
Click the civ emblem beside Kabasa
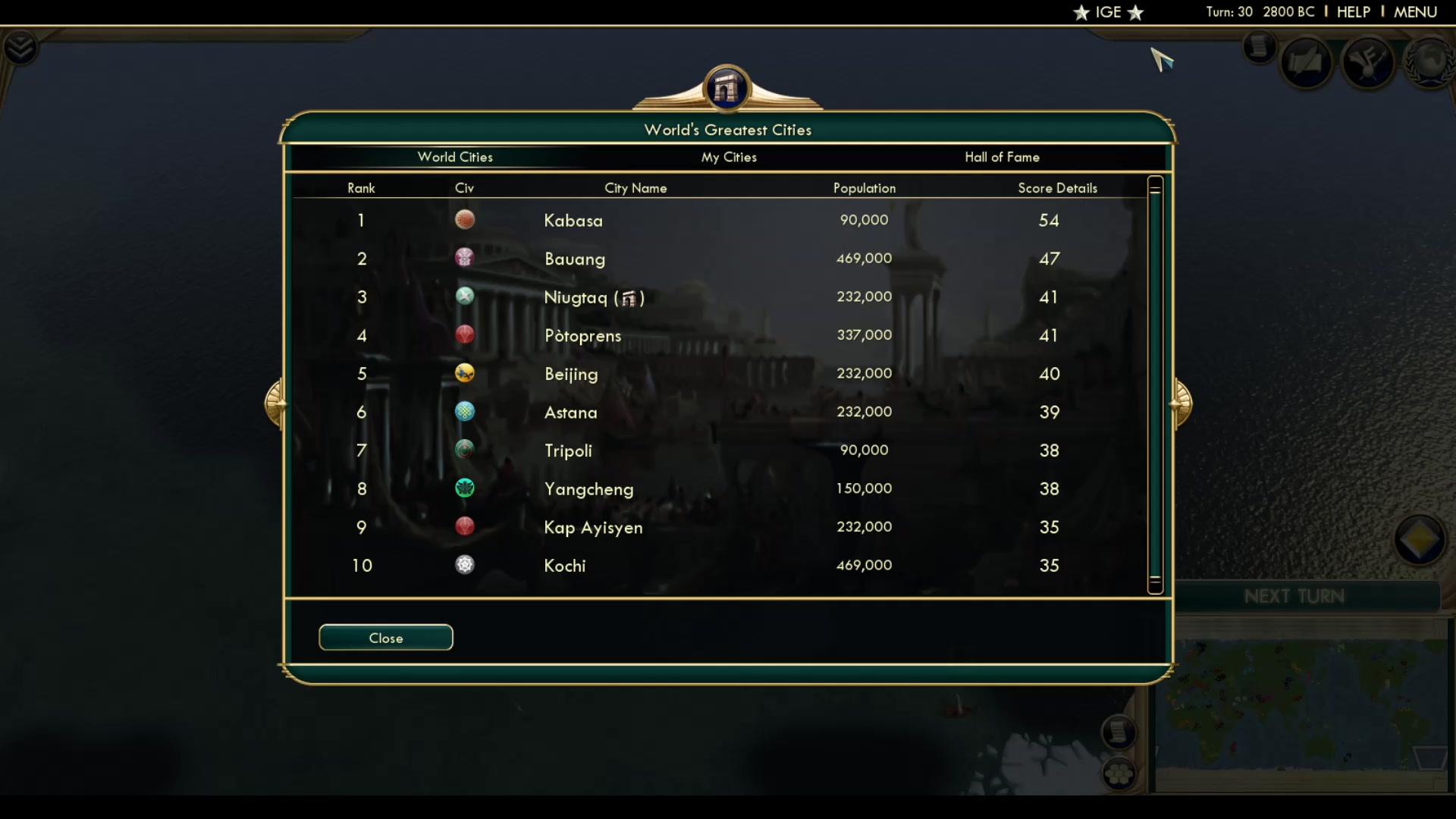465,219
